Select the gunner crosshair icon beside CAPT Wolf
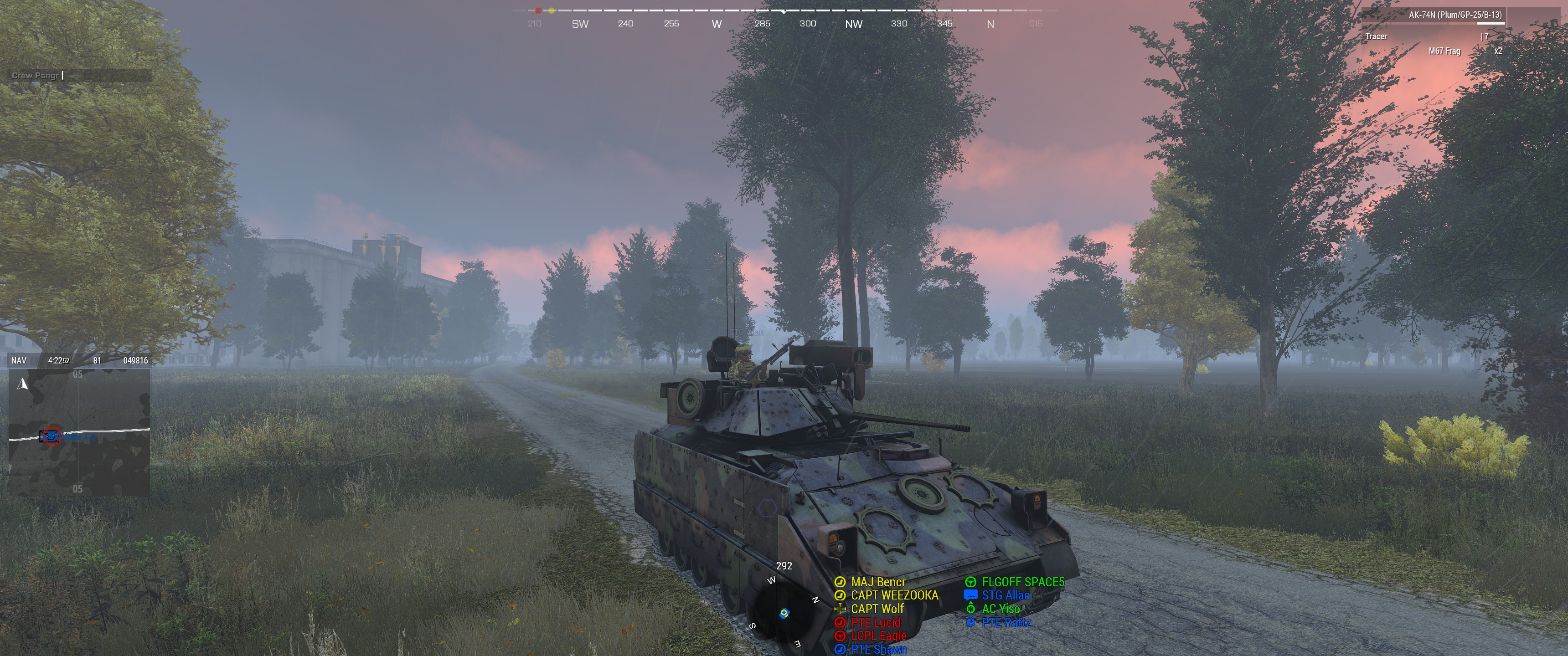1568x656 pixels. tap(841, 608)
